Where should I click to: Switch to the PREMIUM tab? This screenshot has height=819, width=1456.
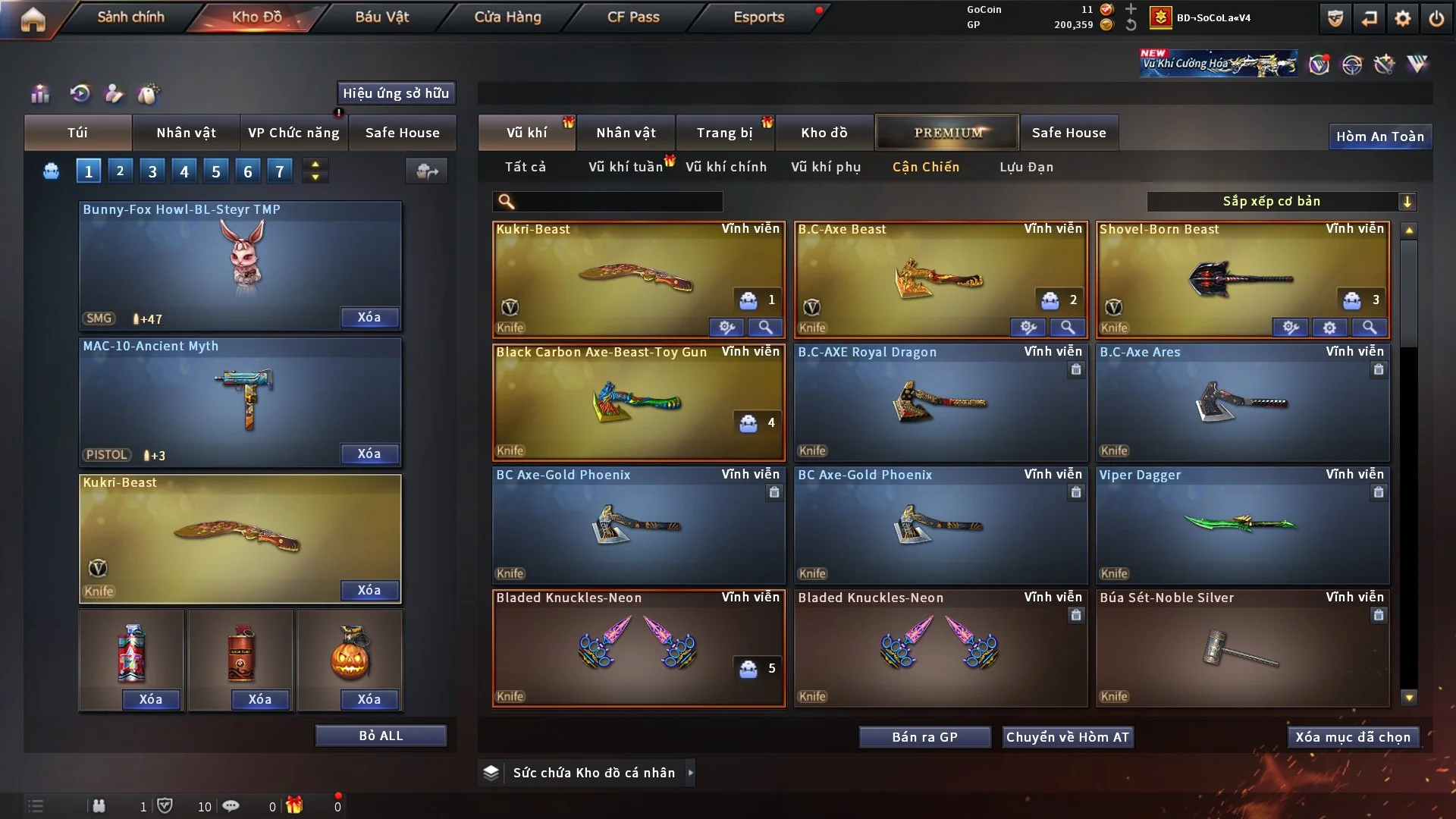947,132
